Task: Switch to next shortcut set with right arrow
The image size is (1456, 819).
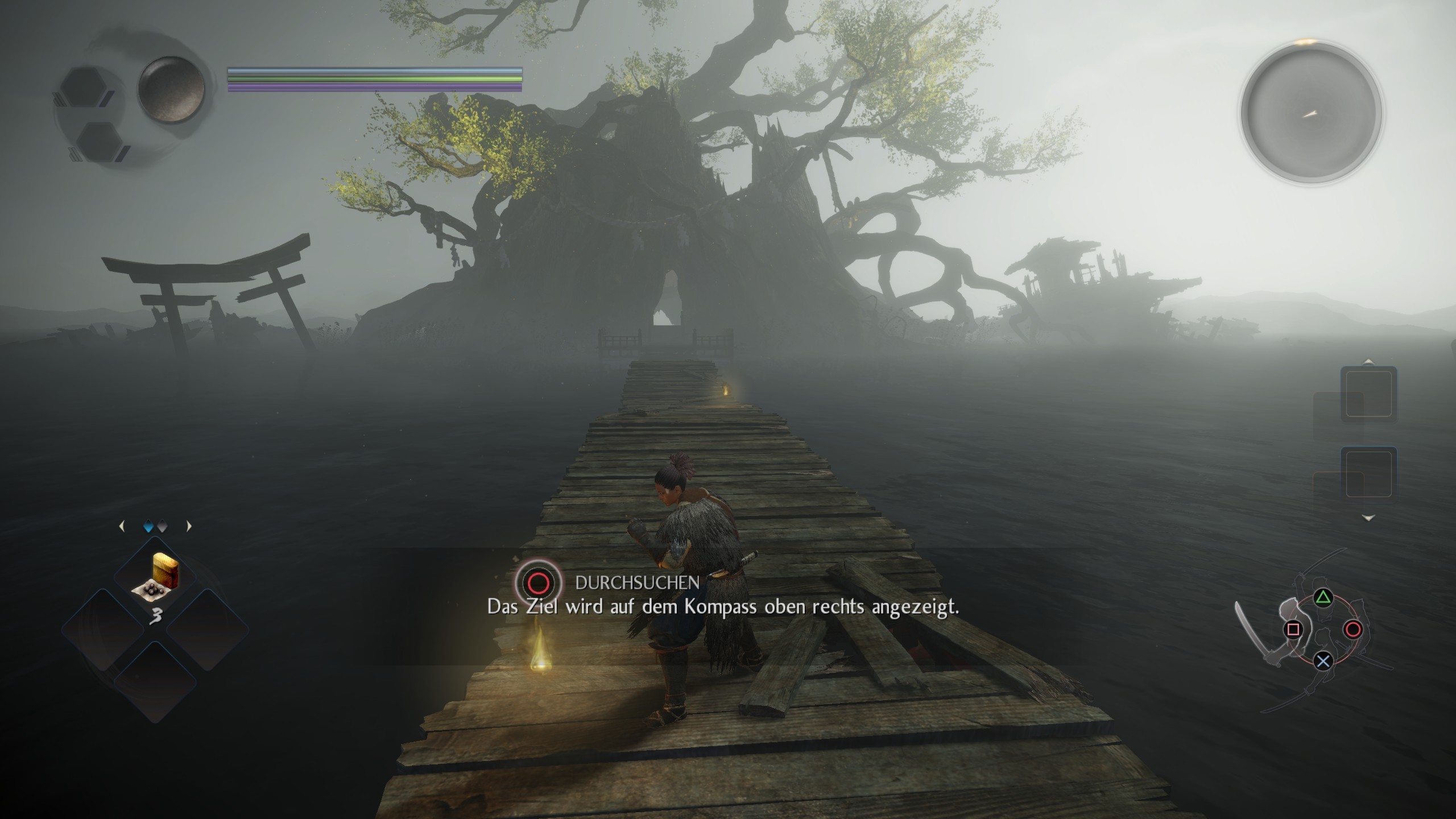Action: (x=189, y=527)
